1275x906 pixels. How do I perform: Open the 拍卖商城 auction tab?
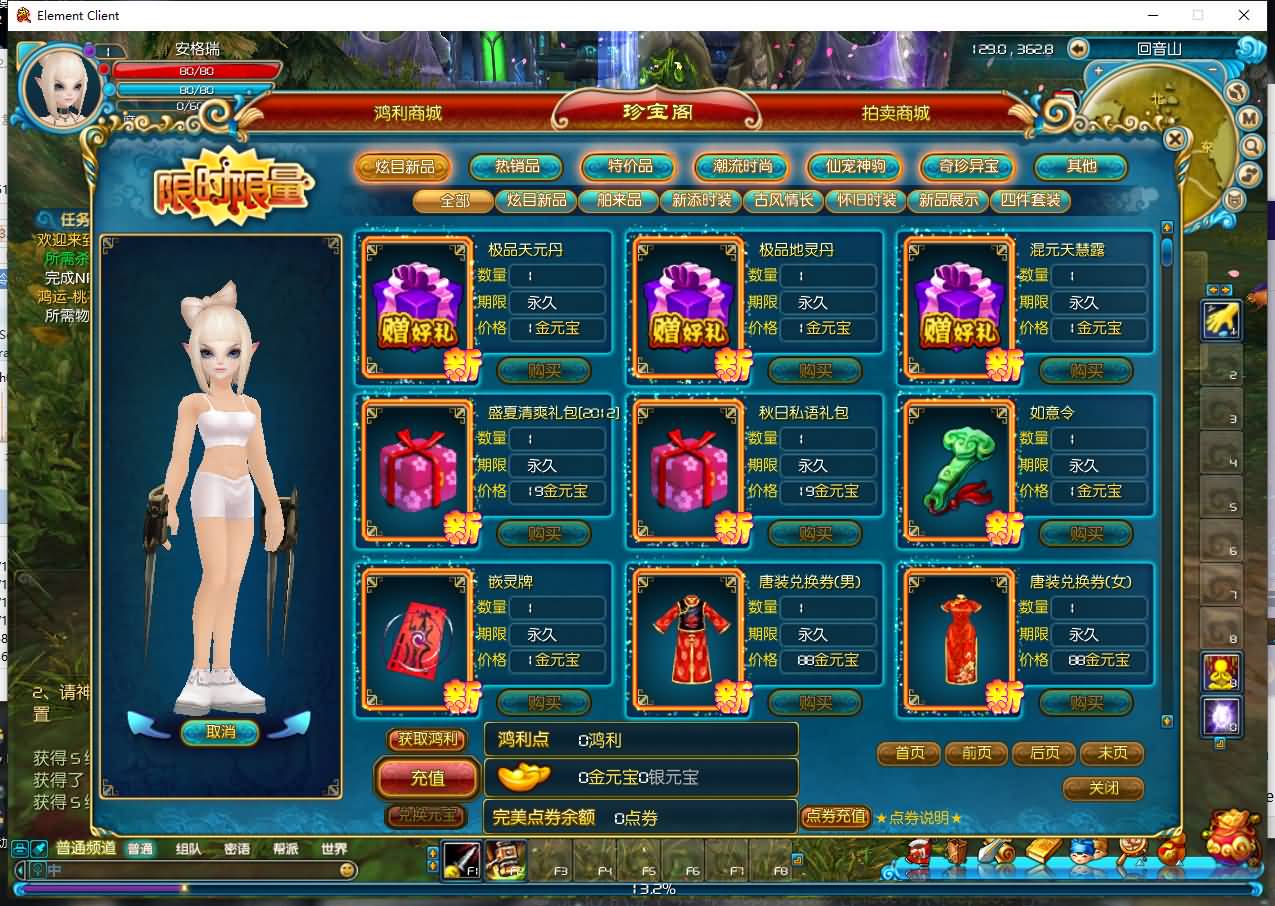pos(895,113)
